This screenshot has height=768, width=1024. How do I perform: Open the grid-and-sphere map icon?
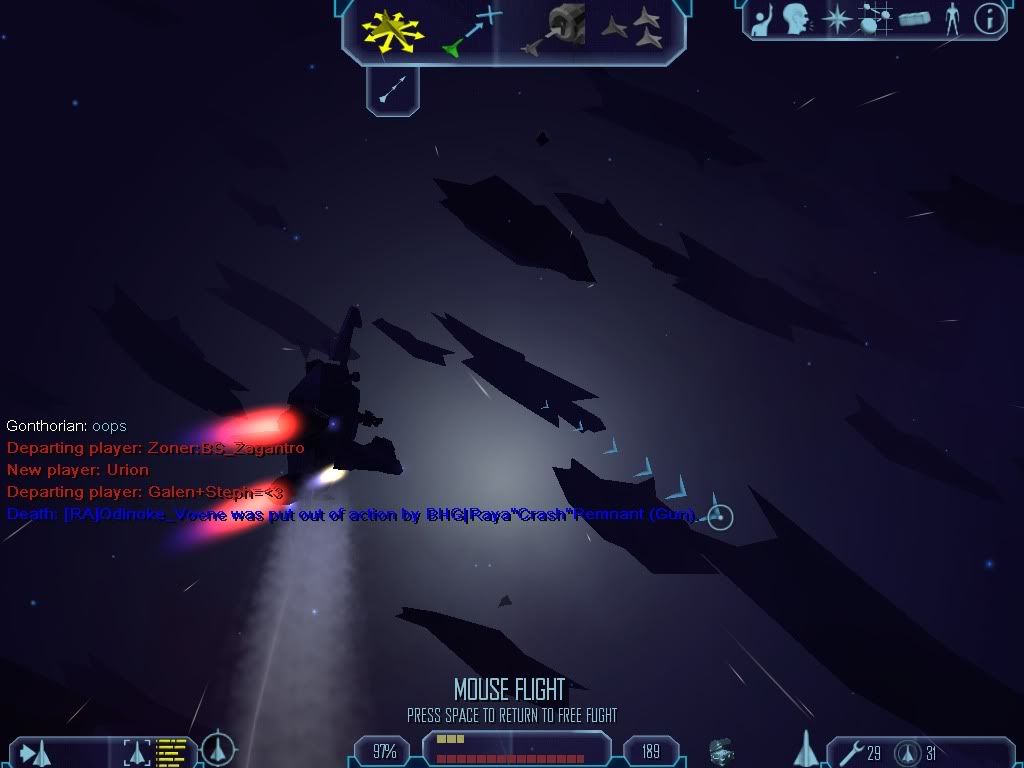[x=875, y=19]
